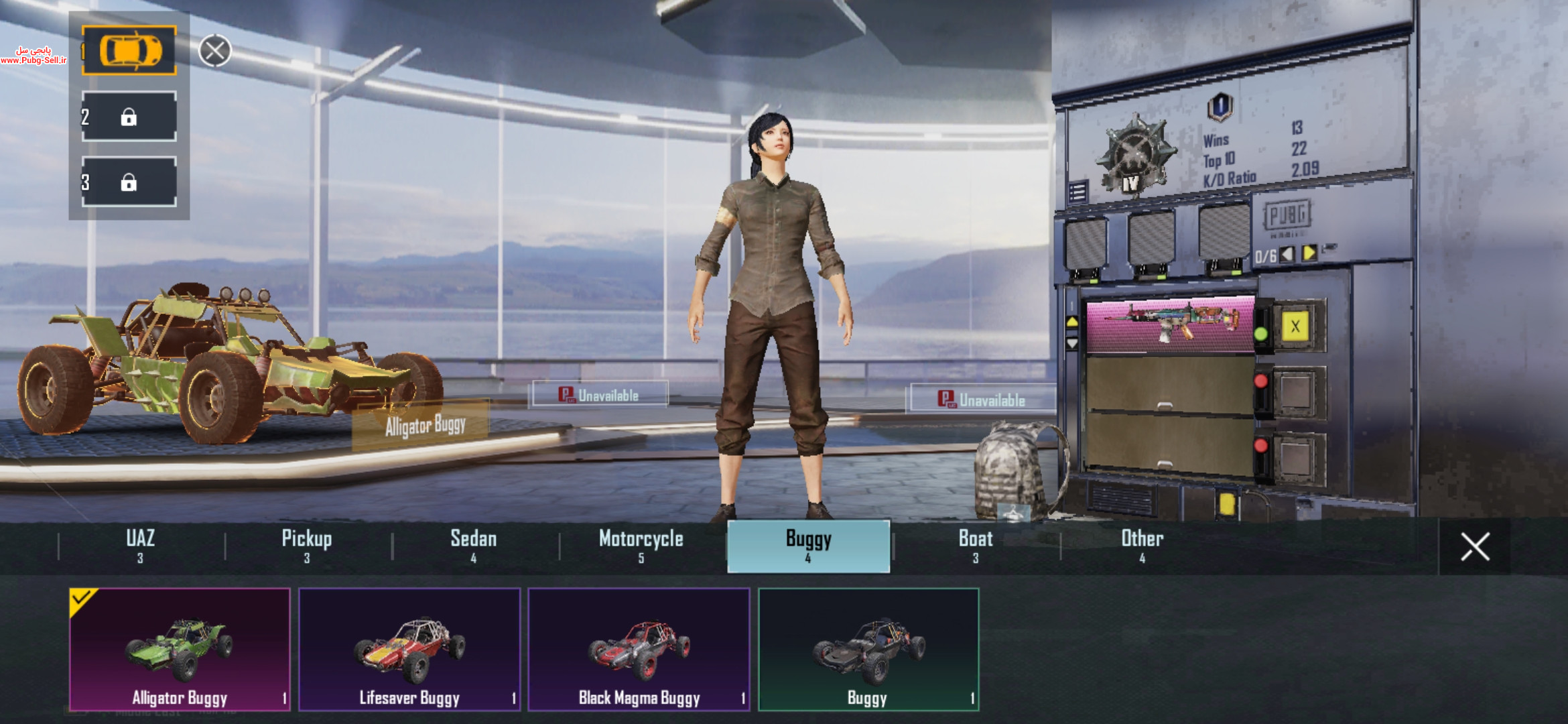Switch to the Boat category
The width and height of the screenshot is (1568, 724).
976,546
